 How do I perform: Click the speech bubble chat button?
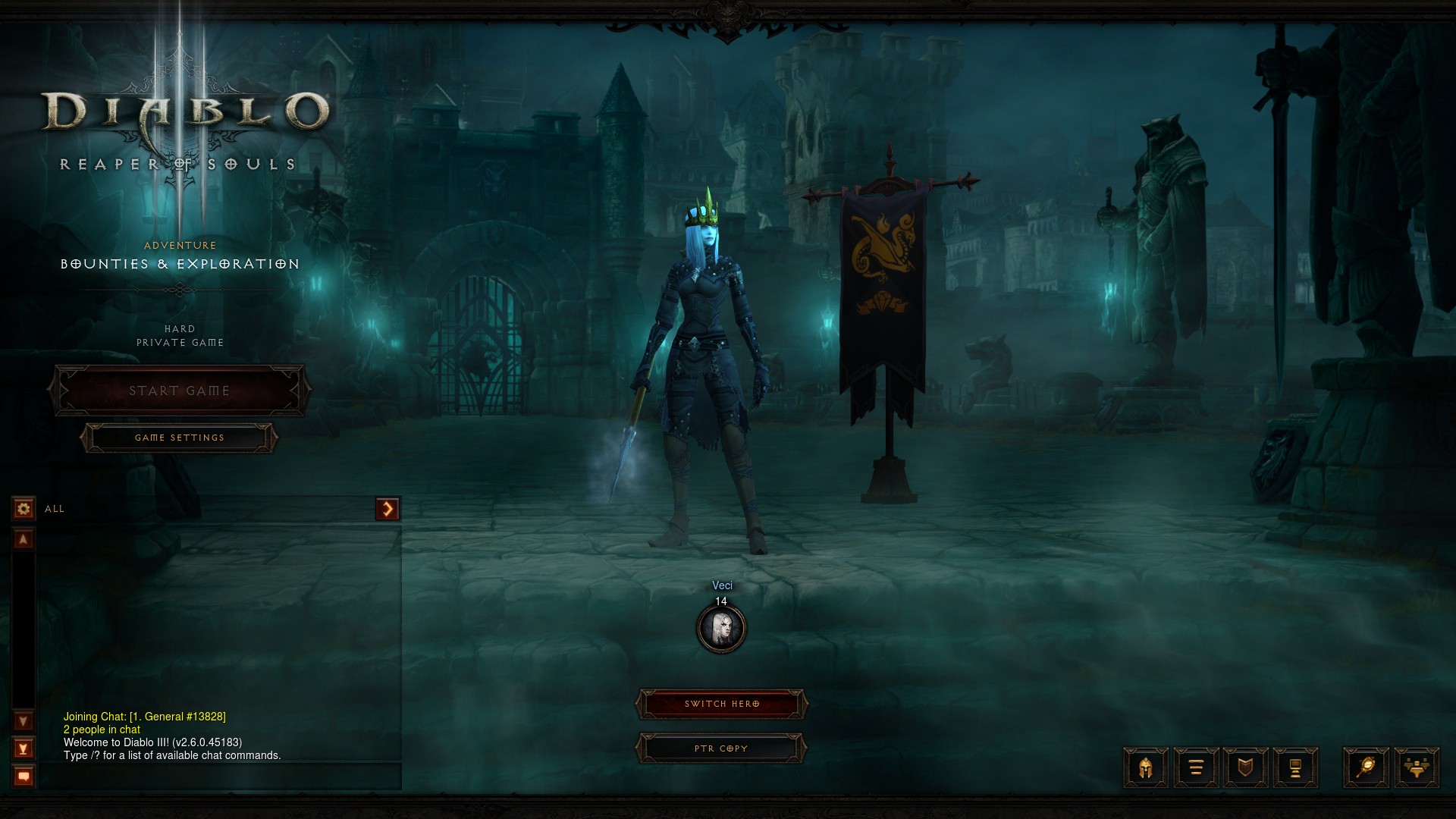[24, 777]
